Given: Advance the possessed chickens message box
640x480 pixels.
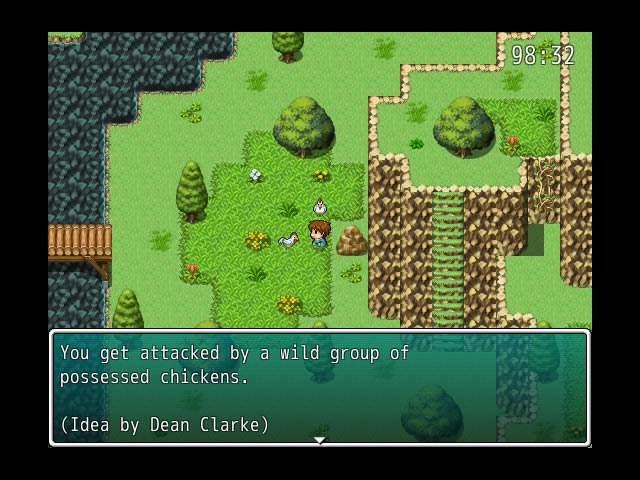Looking at the screenshot, I should click(x=319, y=387).
